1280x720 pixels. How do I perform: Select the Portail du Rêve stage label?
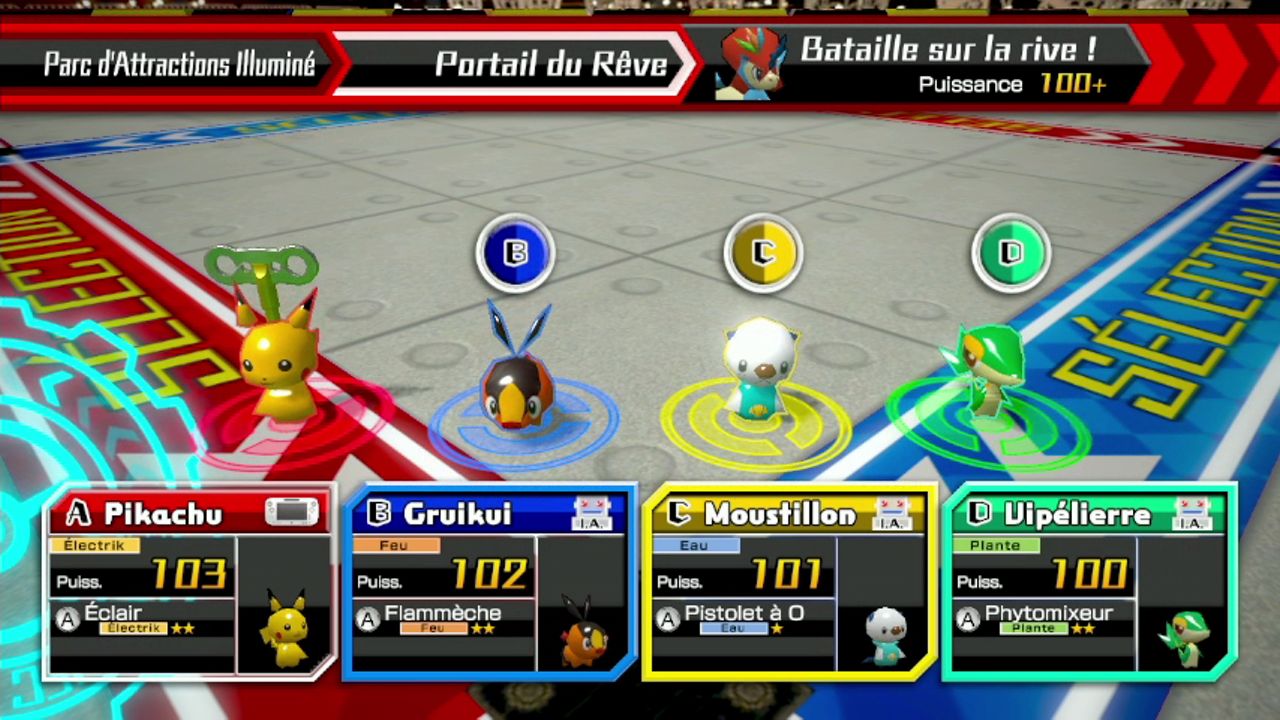coord(550,65)
